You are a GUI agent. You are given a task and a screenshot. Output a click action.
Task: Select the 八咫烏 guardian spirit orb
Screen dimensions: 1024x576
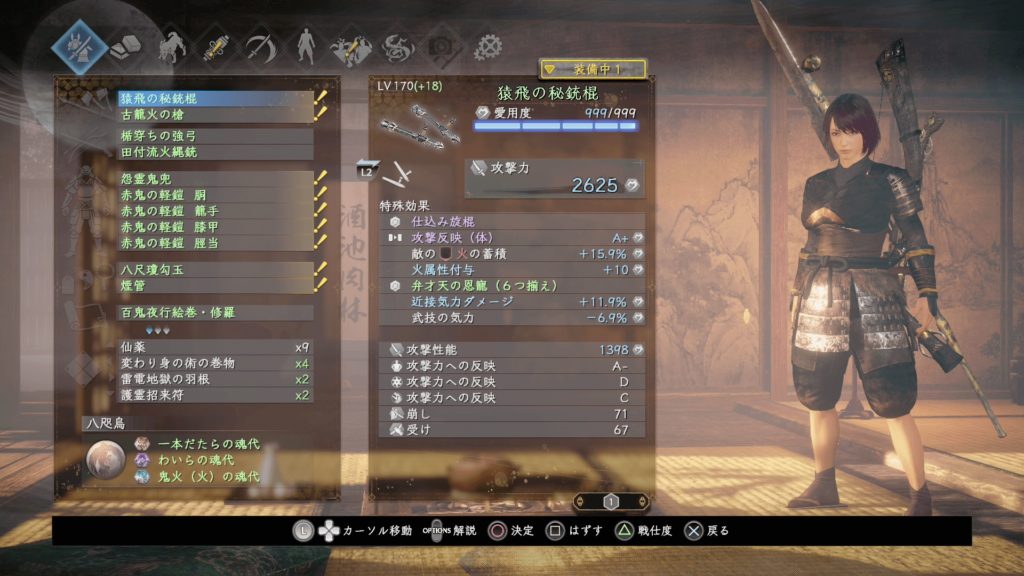pos(105,459)
